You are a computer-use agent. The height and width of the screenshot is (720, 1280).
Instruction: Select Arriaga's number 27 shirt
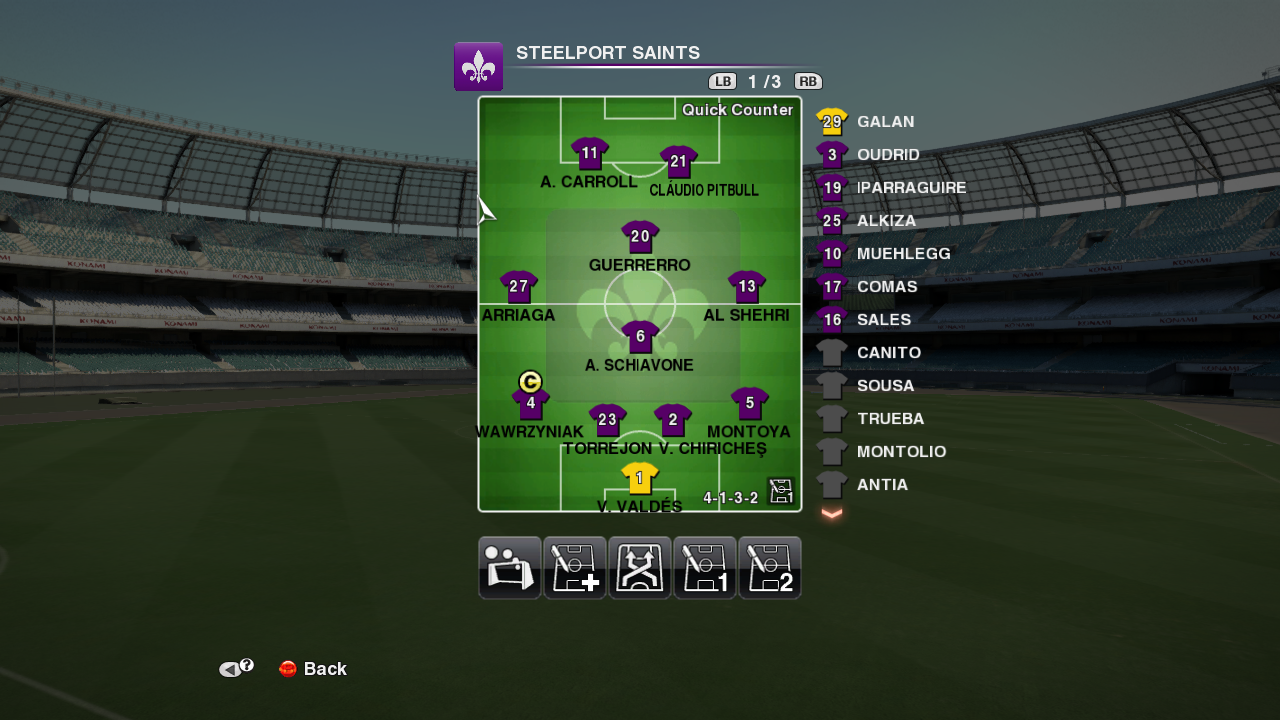(519, 287)
